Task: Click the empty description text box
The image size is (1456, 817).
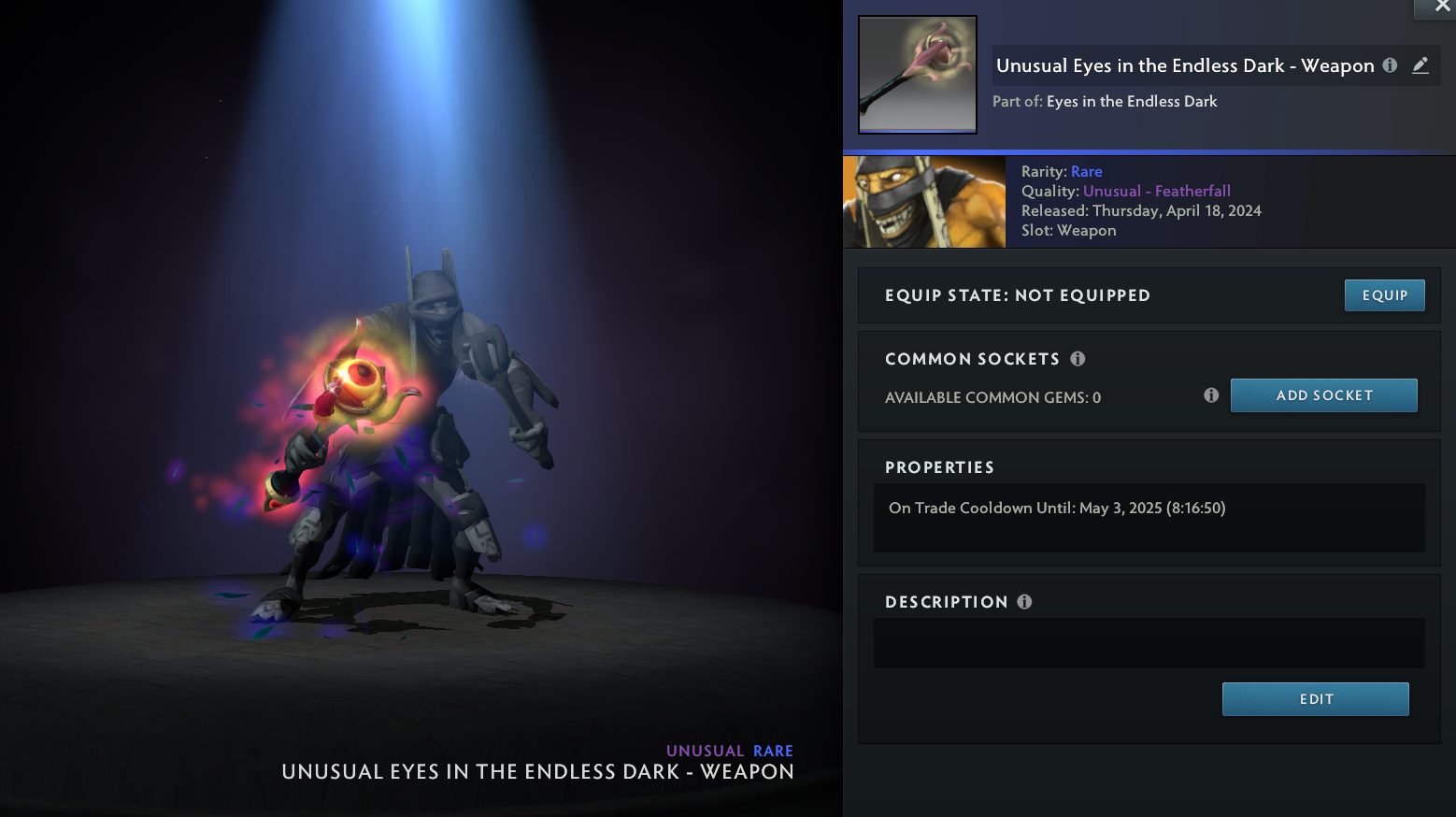Action: (x=1149, y=643)
